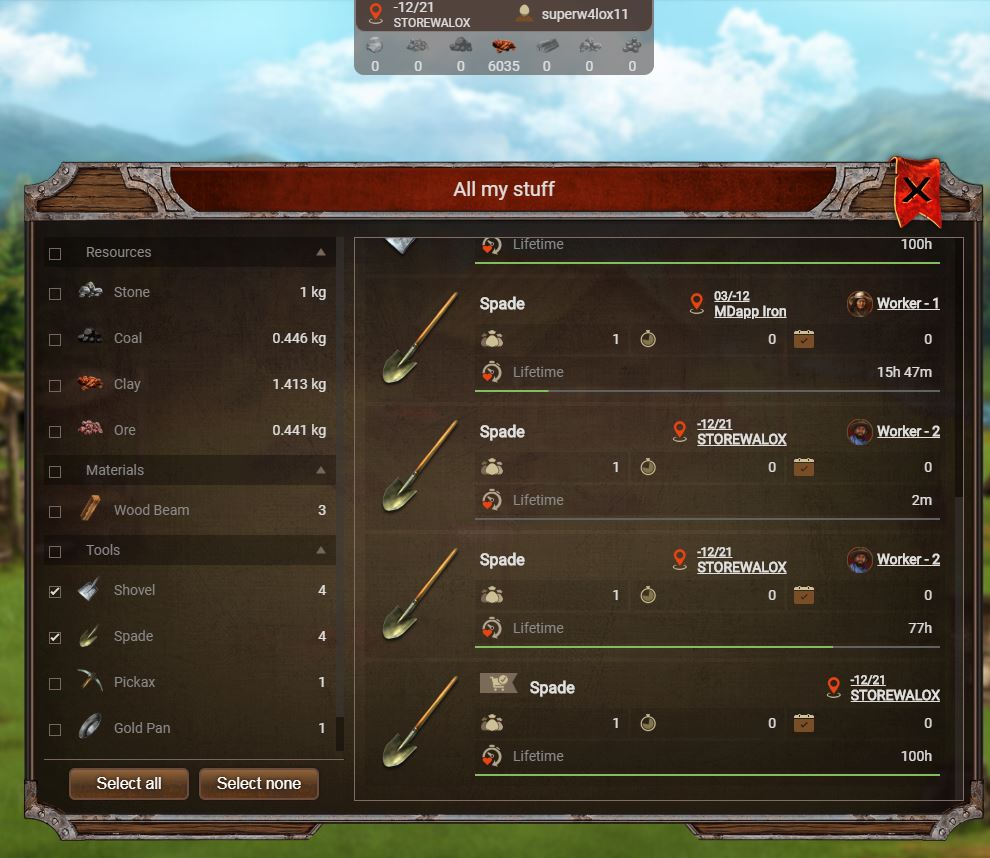This screenshot has height=858, width=990.
Task: Close the All my stuff window
Action: coord(916,189)
